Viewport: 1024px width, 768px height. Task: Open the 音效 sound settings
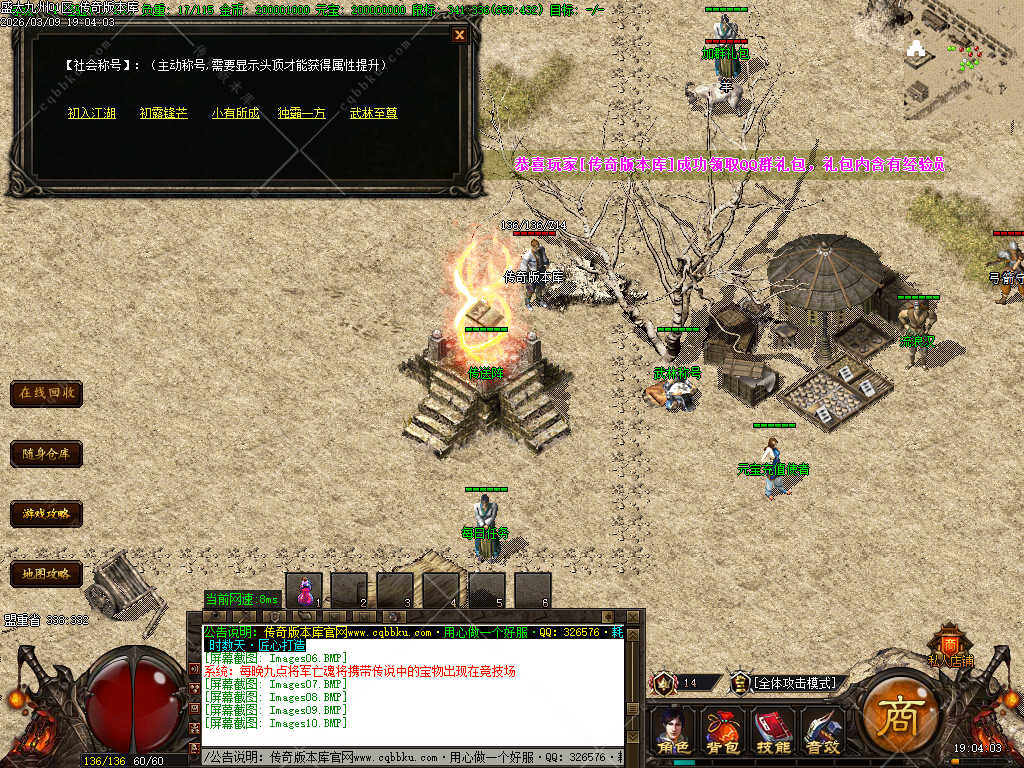point(822,730)
